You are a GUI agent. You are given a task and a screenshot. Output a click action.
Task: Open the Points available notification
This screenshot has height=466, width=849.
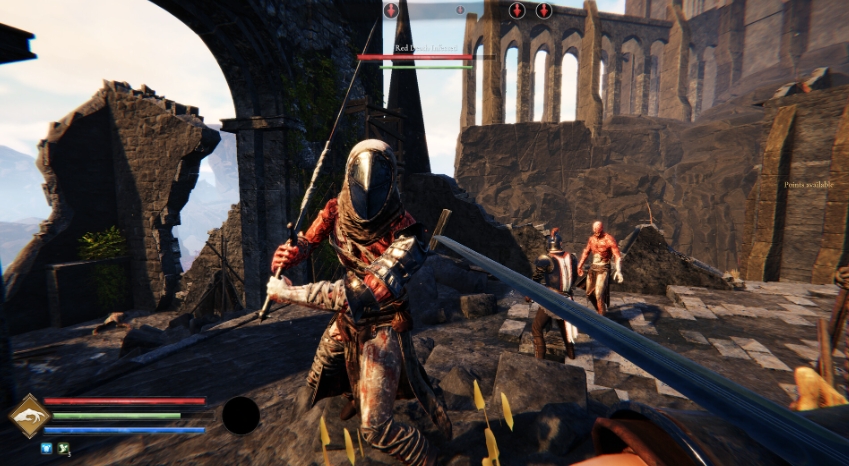point(809,185)
